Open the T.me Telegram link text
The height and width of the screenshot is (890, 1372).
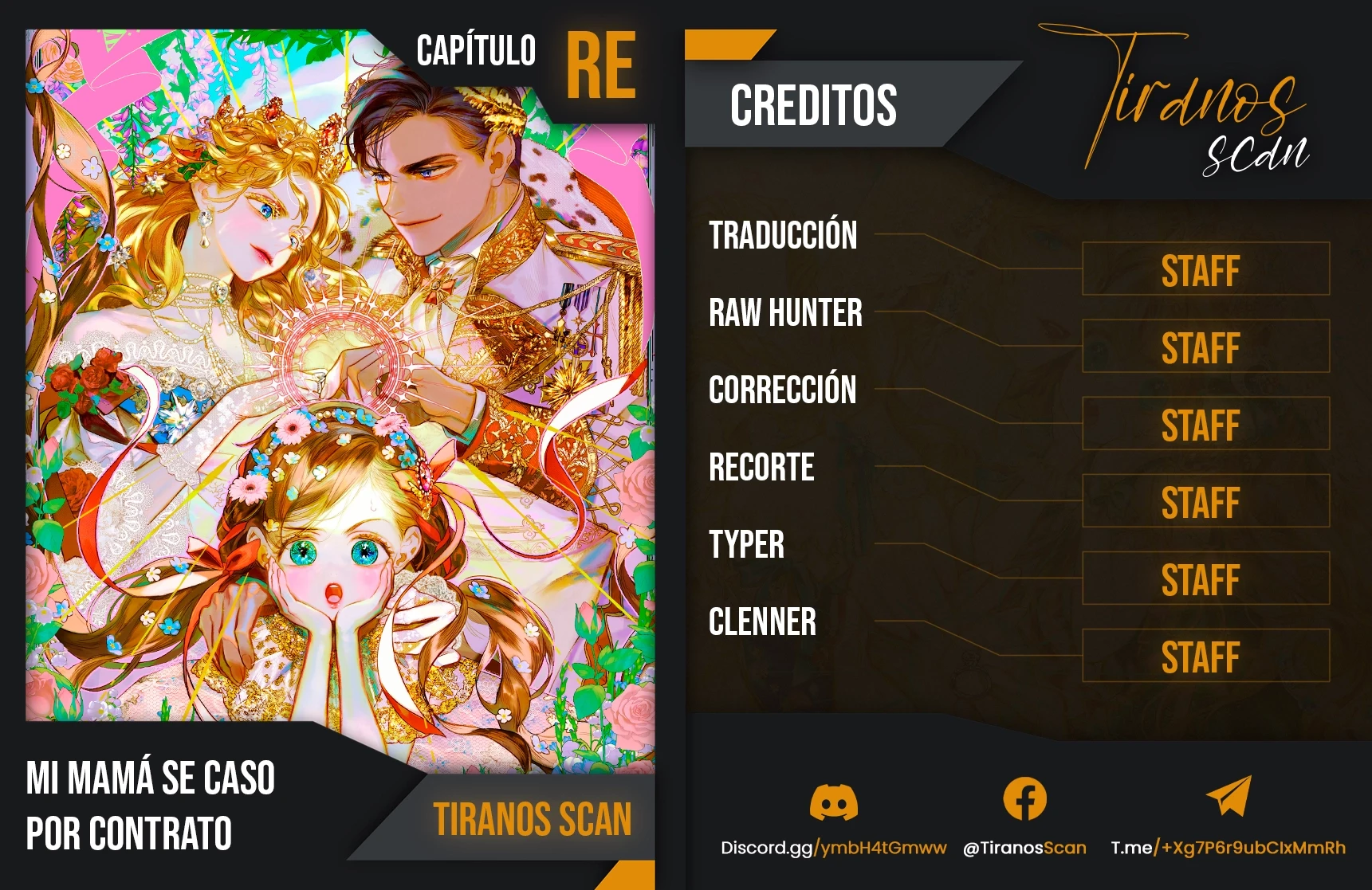coord(1228,848)
